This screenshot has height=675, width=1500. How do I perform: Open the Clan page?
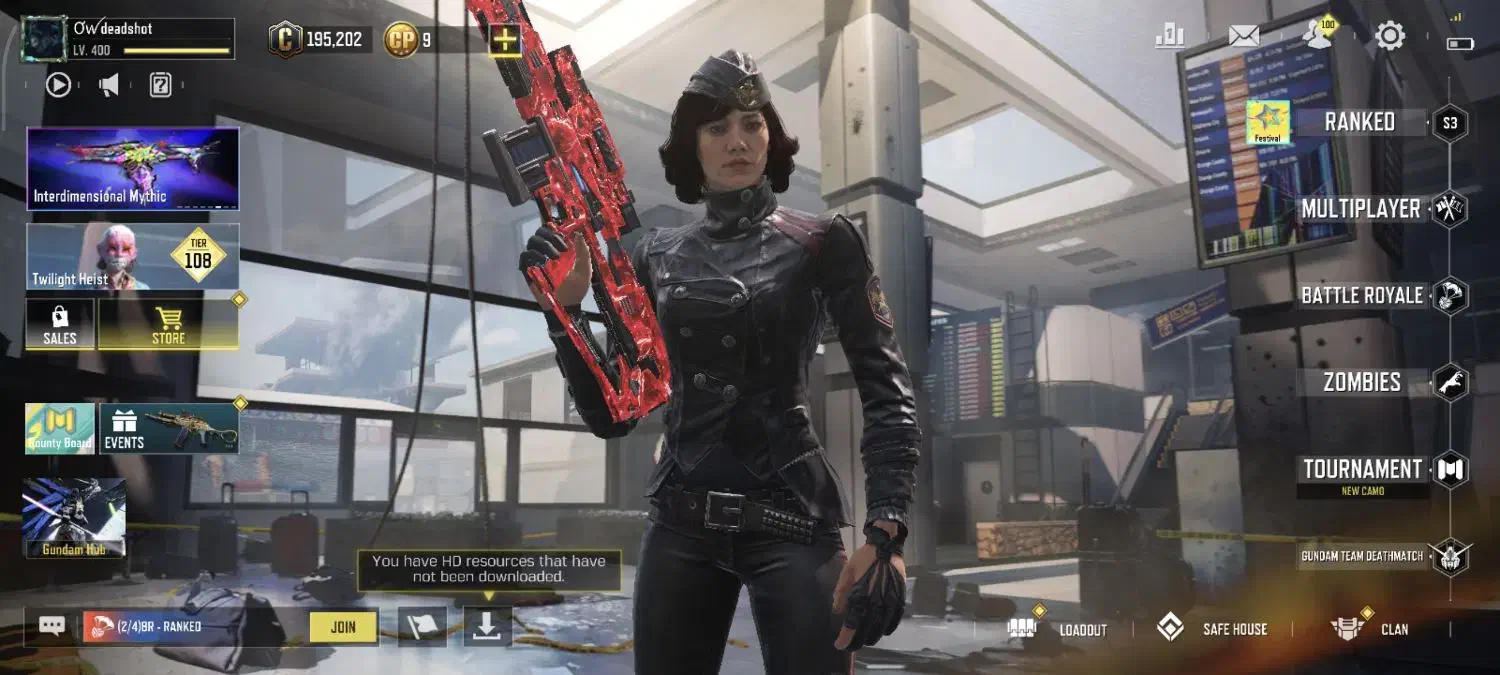[1370, 629]
